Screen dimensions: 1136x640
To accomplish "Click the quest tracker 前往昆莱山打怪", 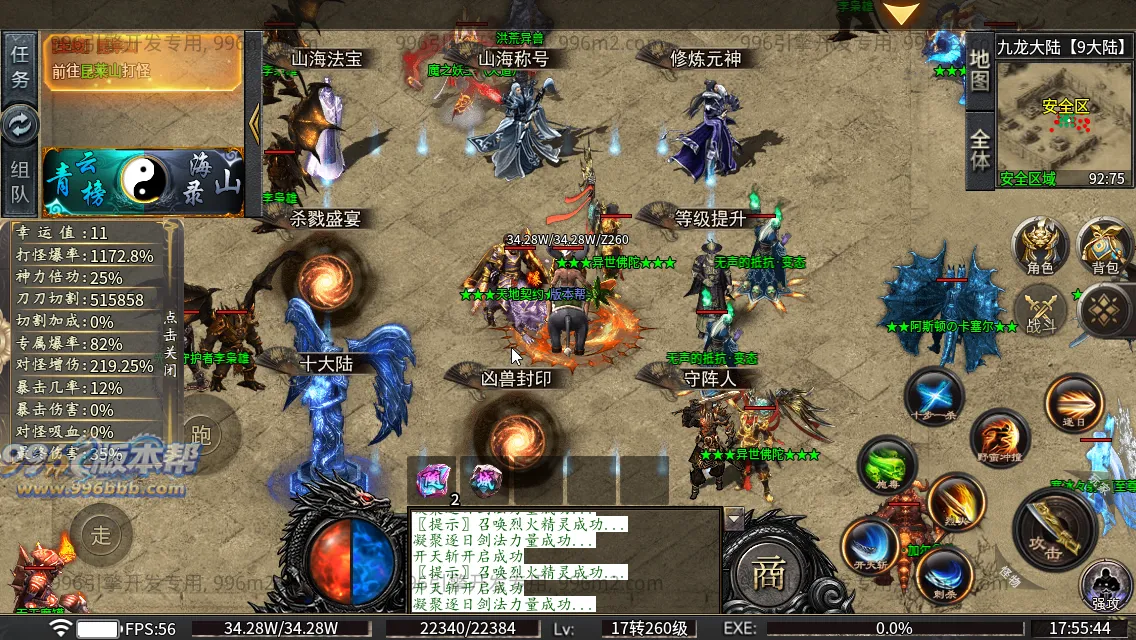I will [x=144, y=72].
